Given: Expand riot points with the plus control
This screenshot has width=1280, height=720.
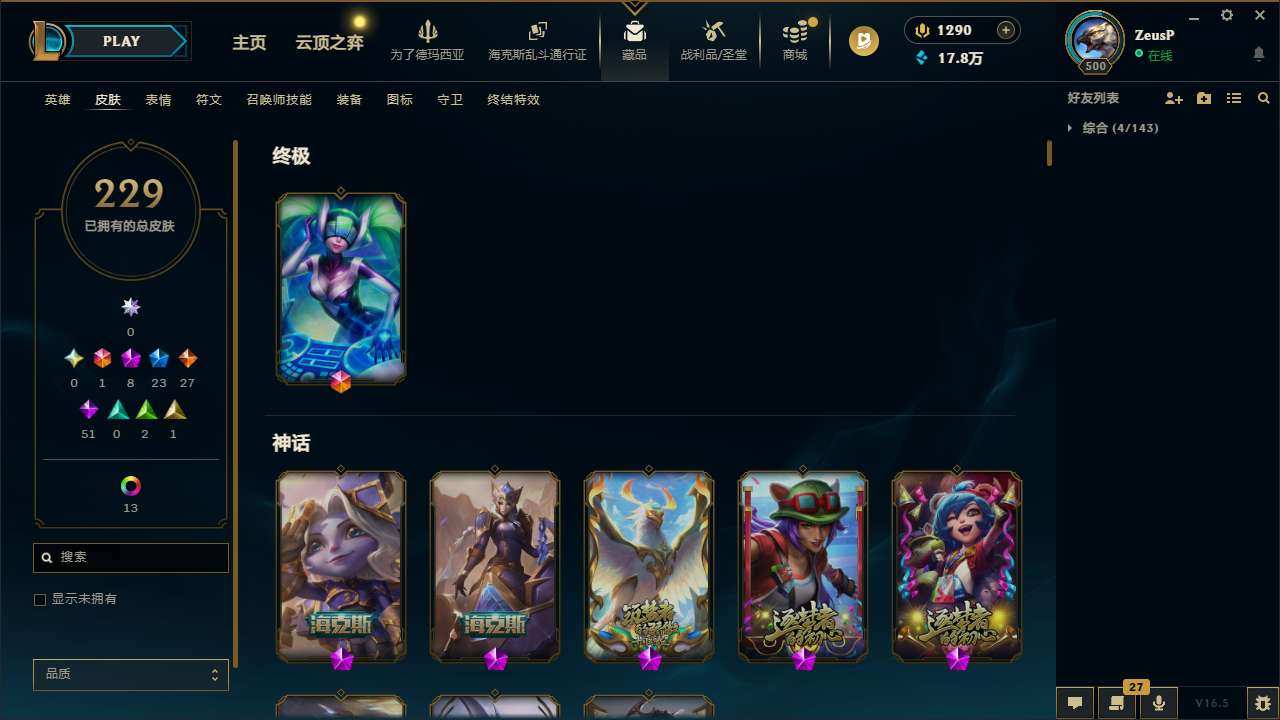Looking at the screenshot, I should 1003,30.
